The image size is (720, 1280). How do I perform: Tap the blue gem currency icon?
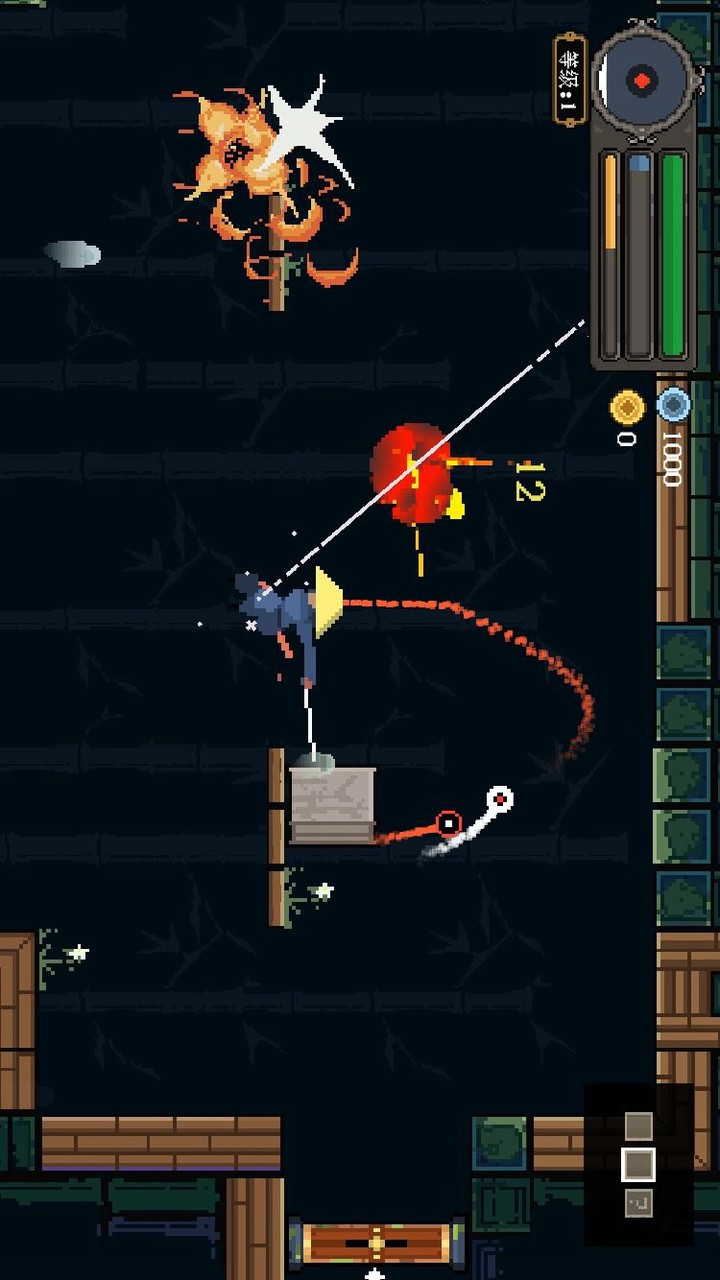pos(673,405)
